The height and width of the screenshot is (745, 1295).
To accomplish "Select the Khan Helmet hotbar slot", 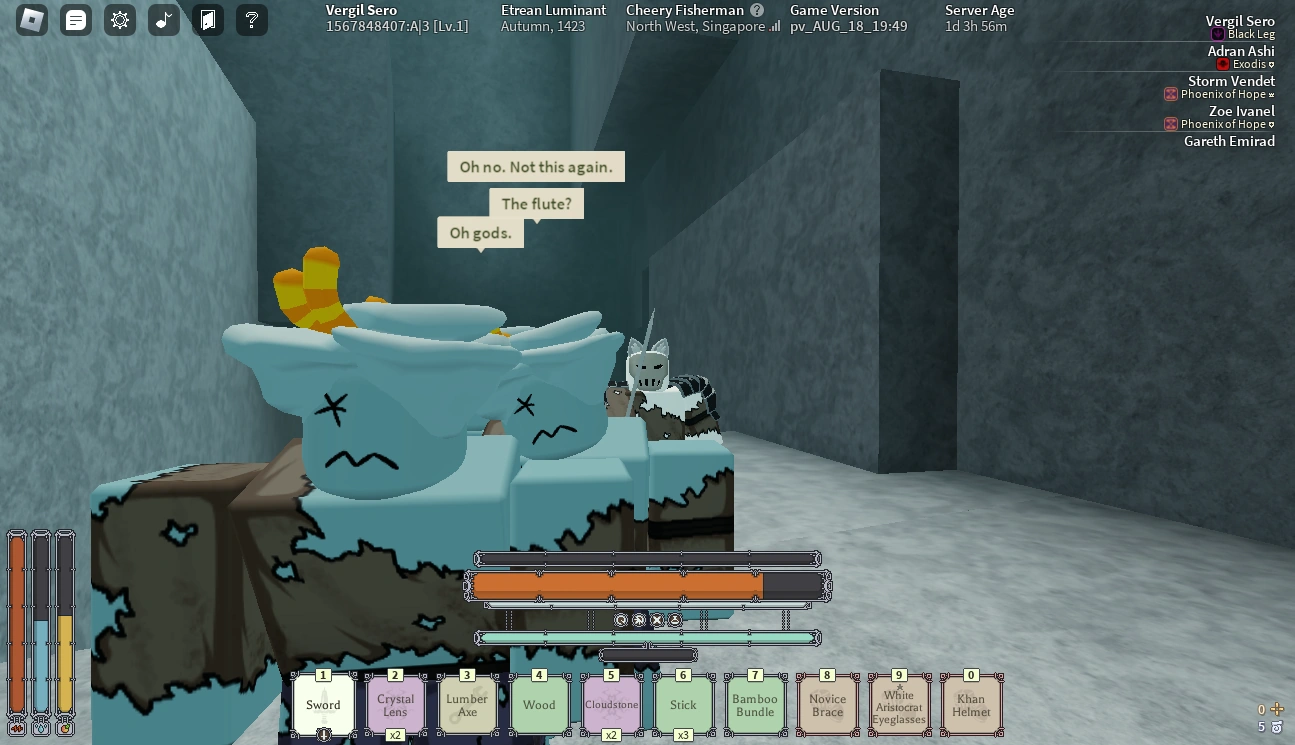I will (971, 704).
